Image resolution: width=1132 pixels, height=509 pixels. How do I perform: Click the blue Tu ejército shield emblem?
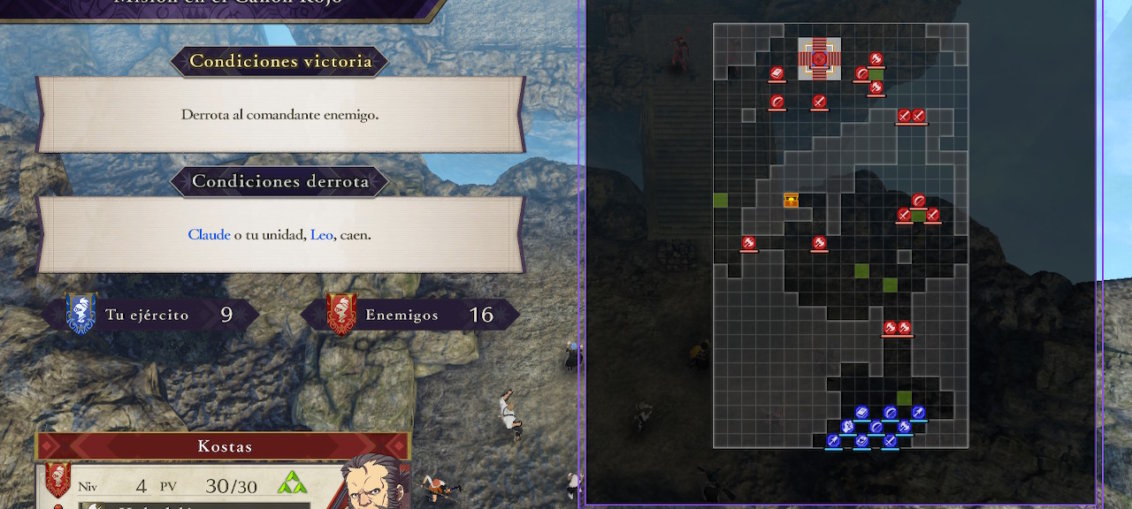[80, 314]
